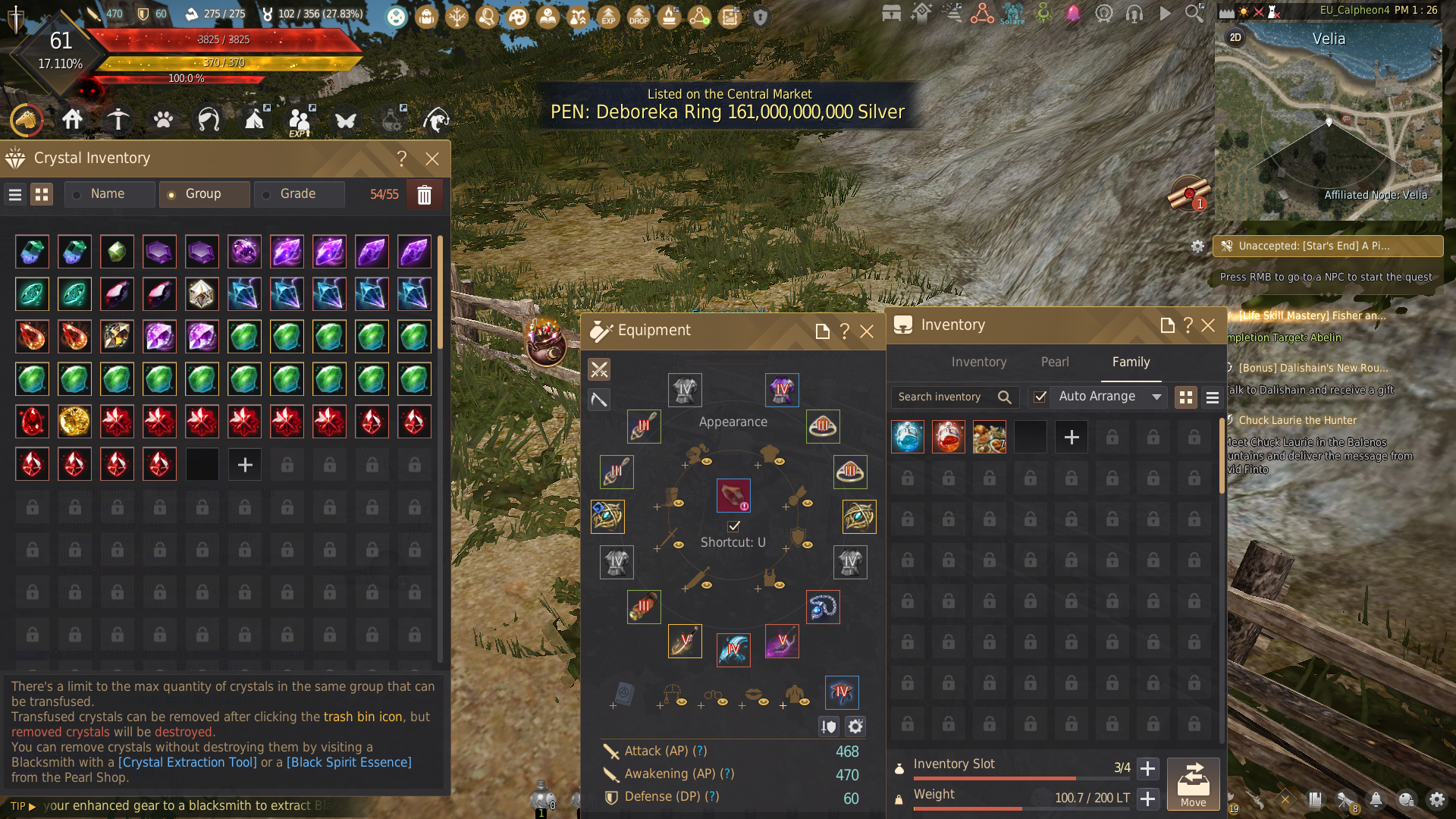Switch inventory to list view
The width and height of the screenshot is (1456, 819).
coord(1212,397)
